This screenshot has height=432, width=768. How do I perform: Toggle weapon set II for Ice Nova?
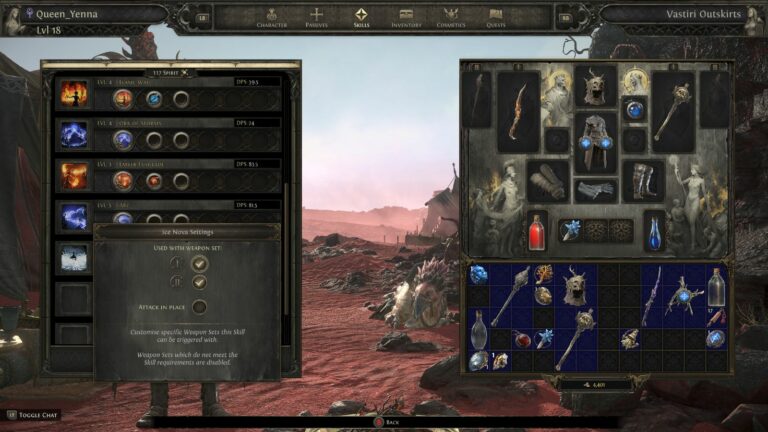pos(200,282)
